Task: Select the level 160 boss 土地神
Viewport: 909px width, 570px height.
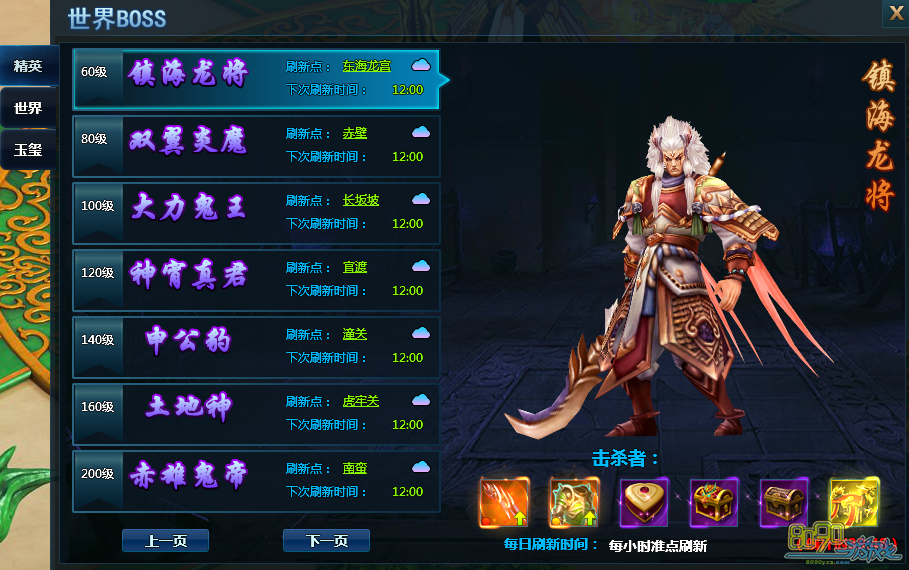Action: pyautogui.click(x=189, y=409)
